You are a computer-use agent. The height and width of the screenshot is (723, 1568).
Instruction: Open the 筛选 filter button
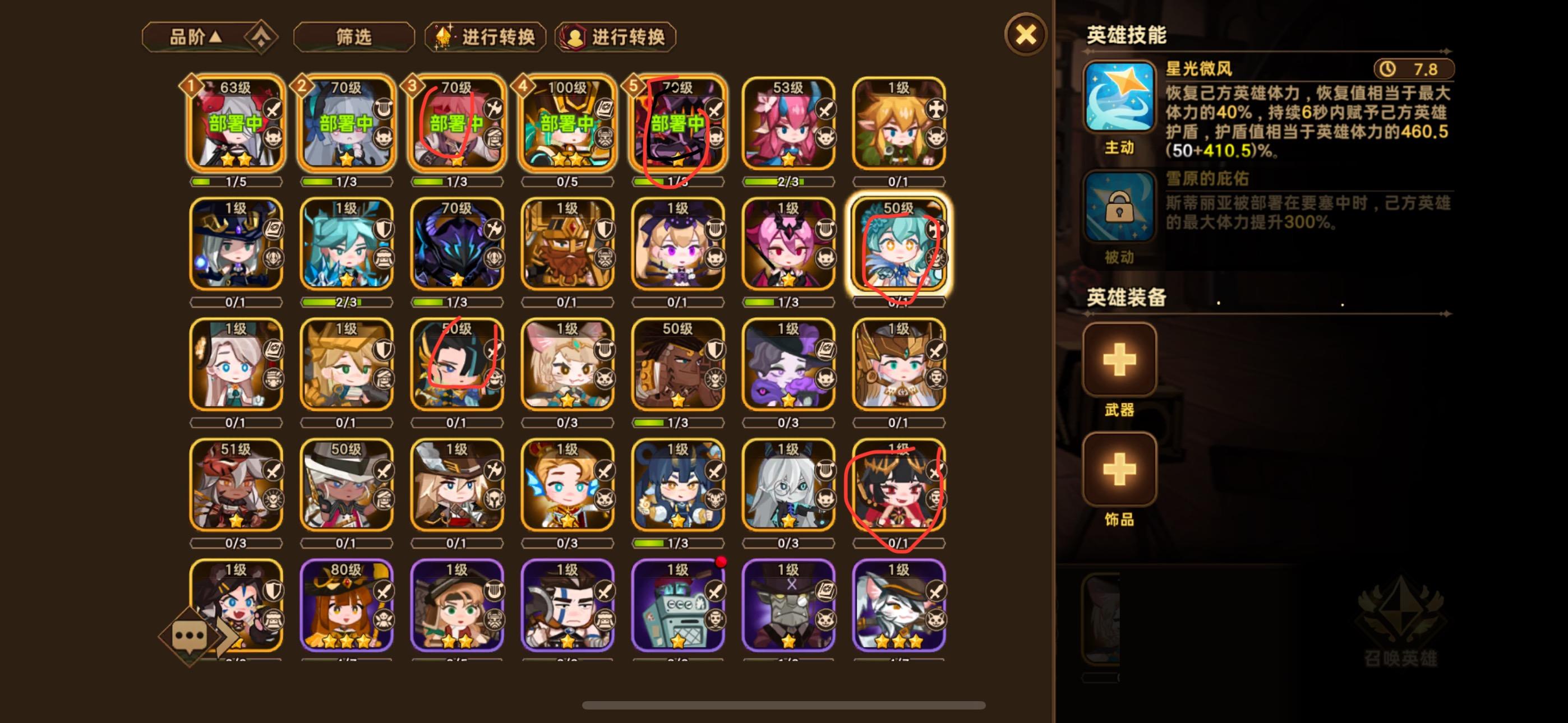(x=352, y=36)
